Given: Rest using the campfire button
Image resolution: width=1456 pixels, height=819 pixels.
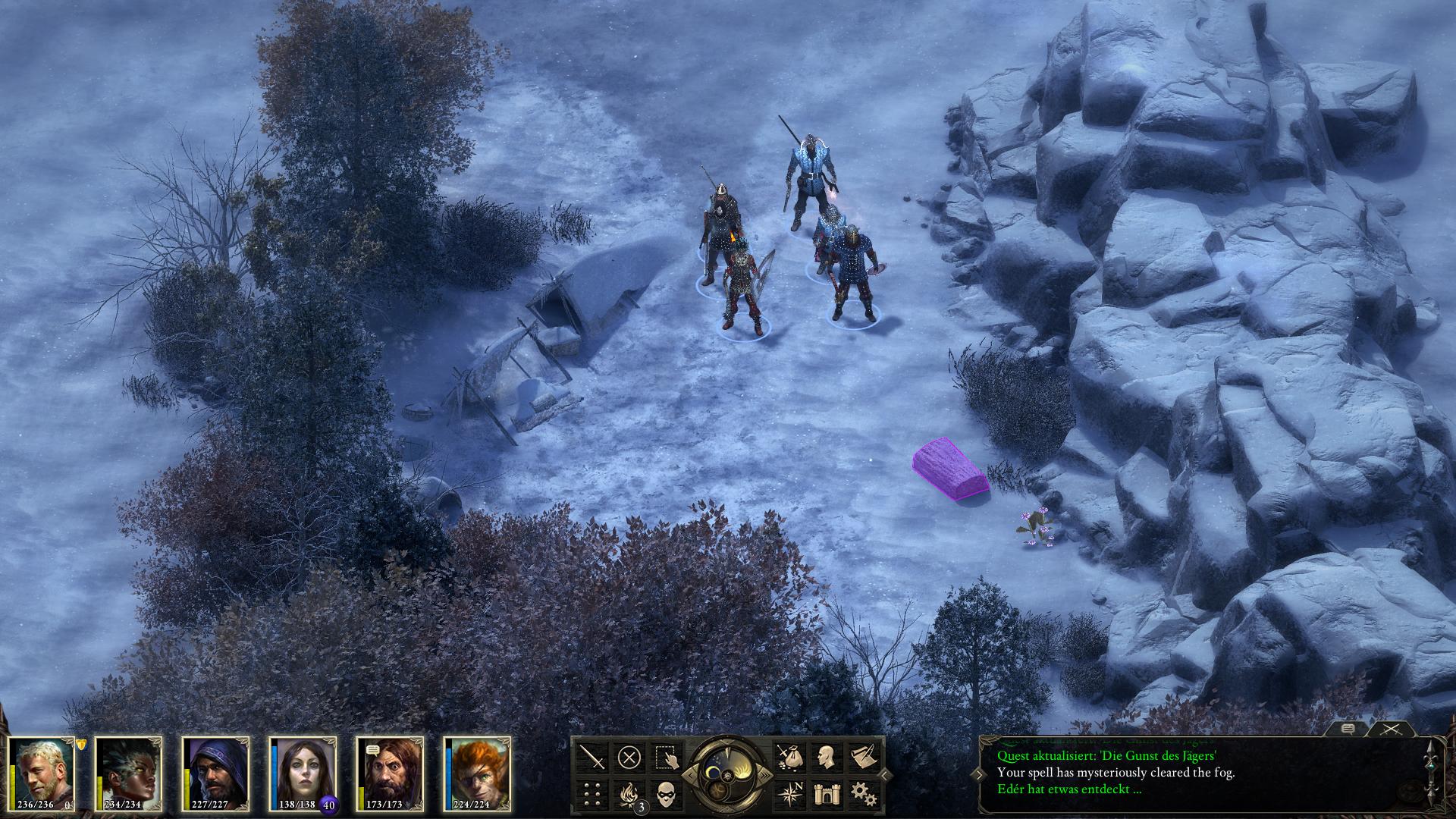Looking at the screenshot, I should click(629, 794).
